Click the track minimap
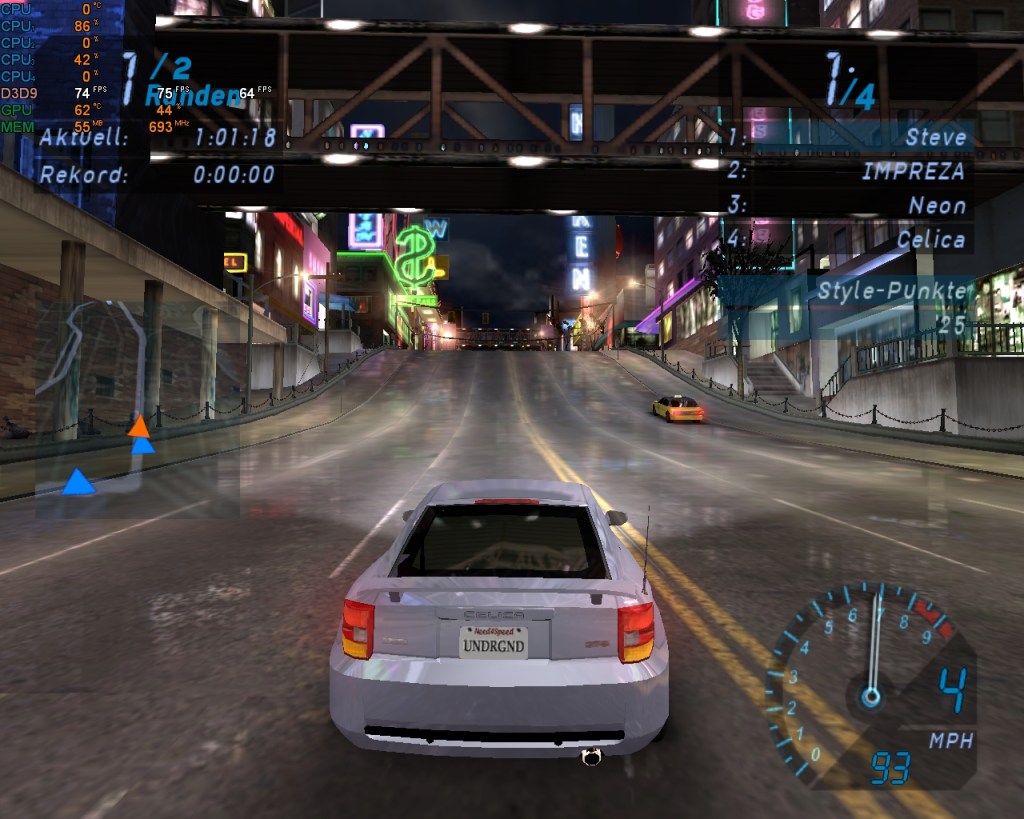 pos(137,410)
